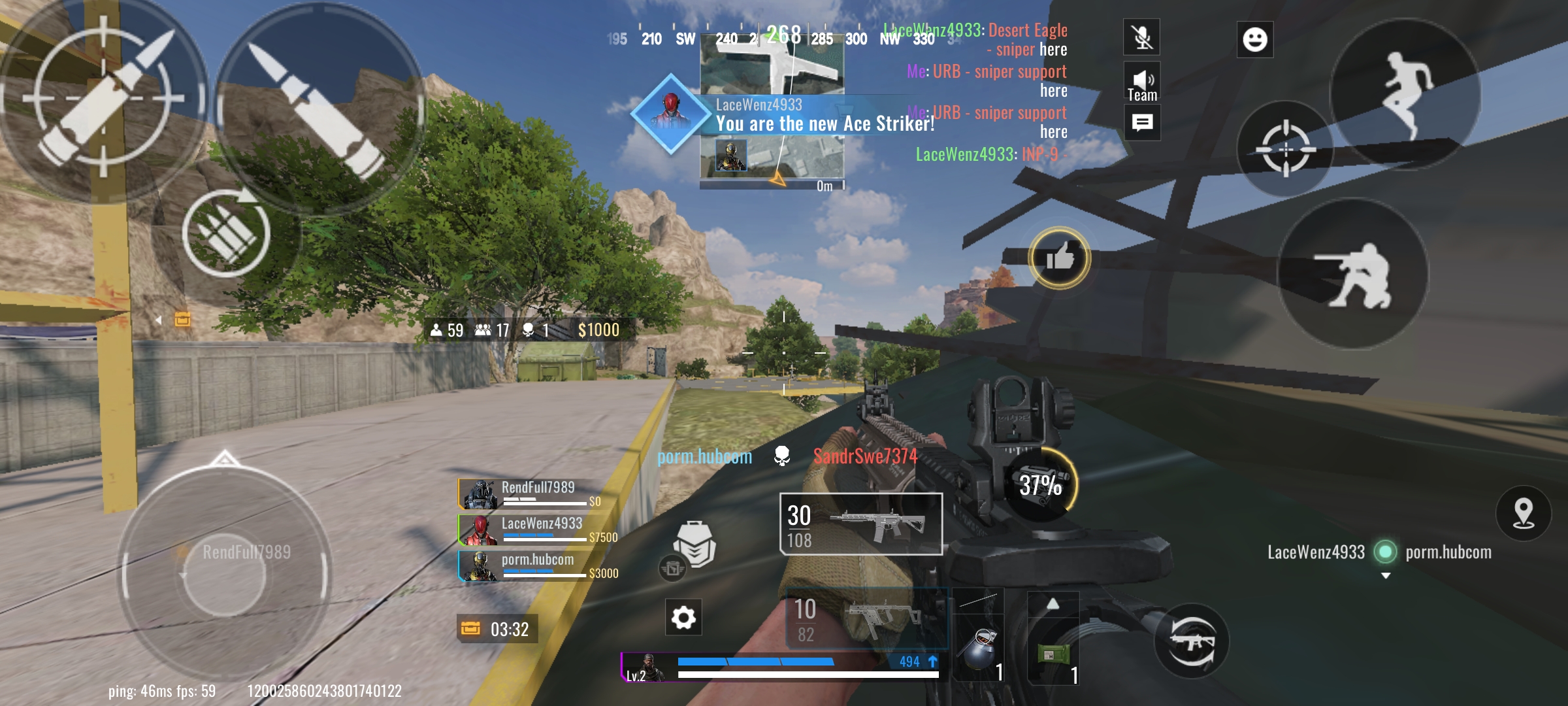Viewport: 1568px width, 706px height.
Task: Aim down sights with the scope button
Action: click(1285, 149)
